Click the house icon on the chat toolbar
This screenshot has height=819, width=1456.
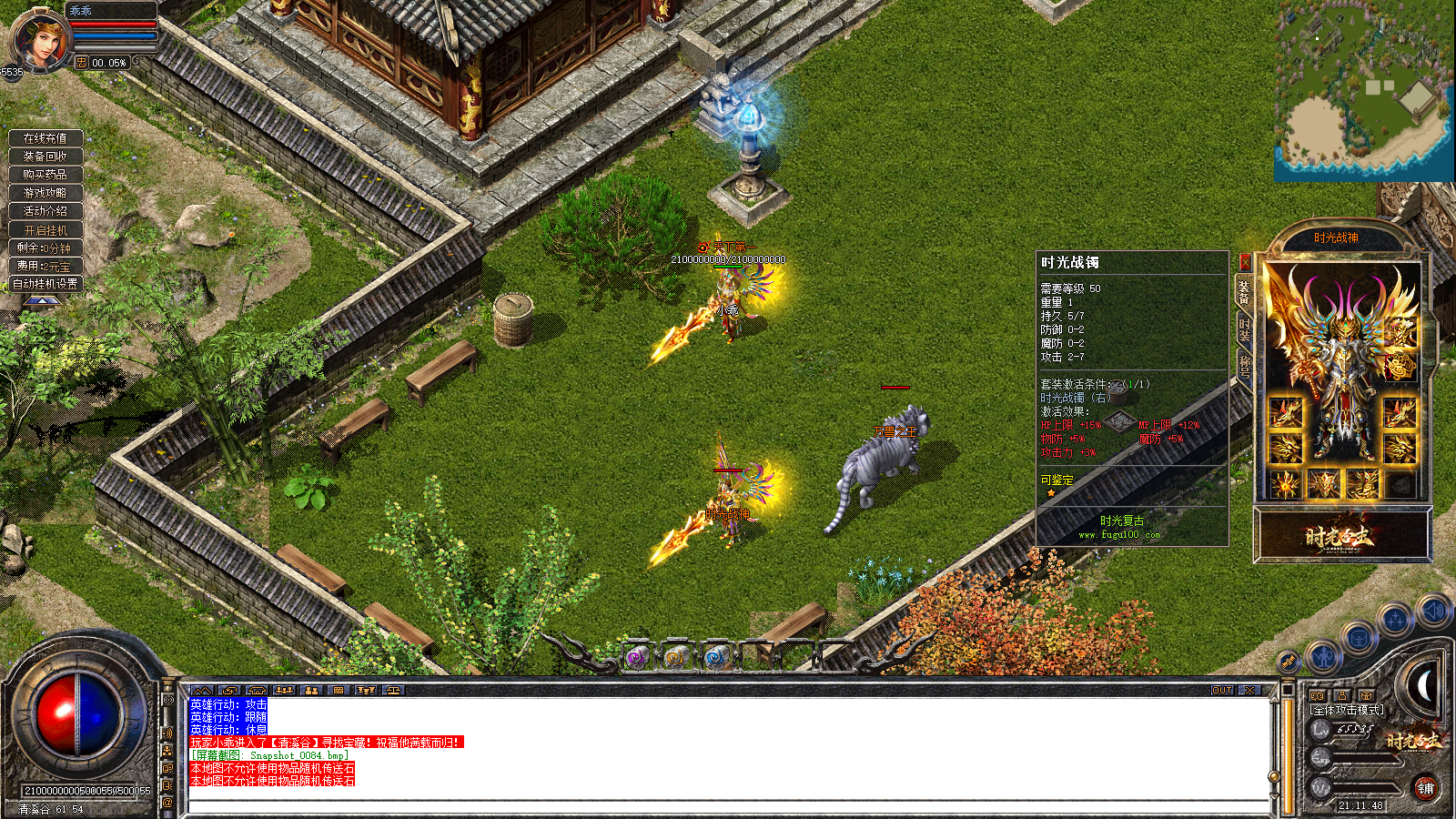(x=256, y=690)
